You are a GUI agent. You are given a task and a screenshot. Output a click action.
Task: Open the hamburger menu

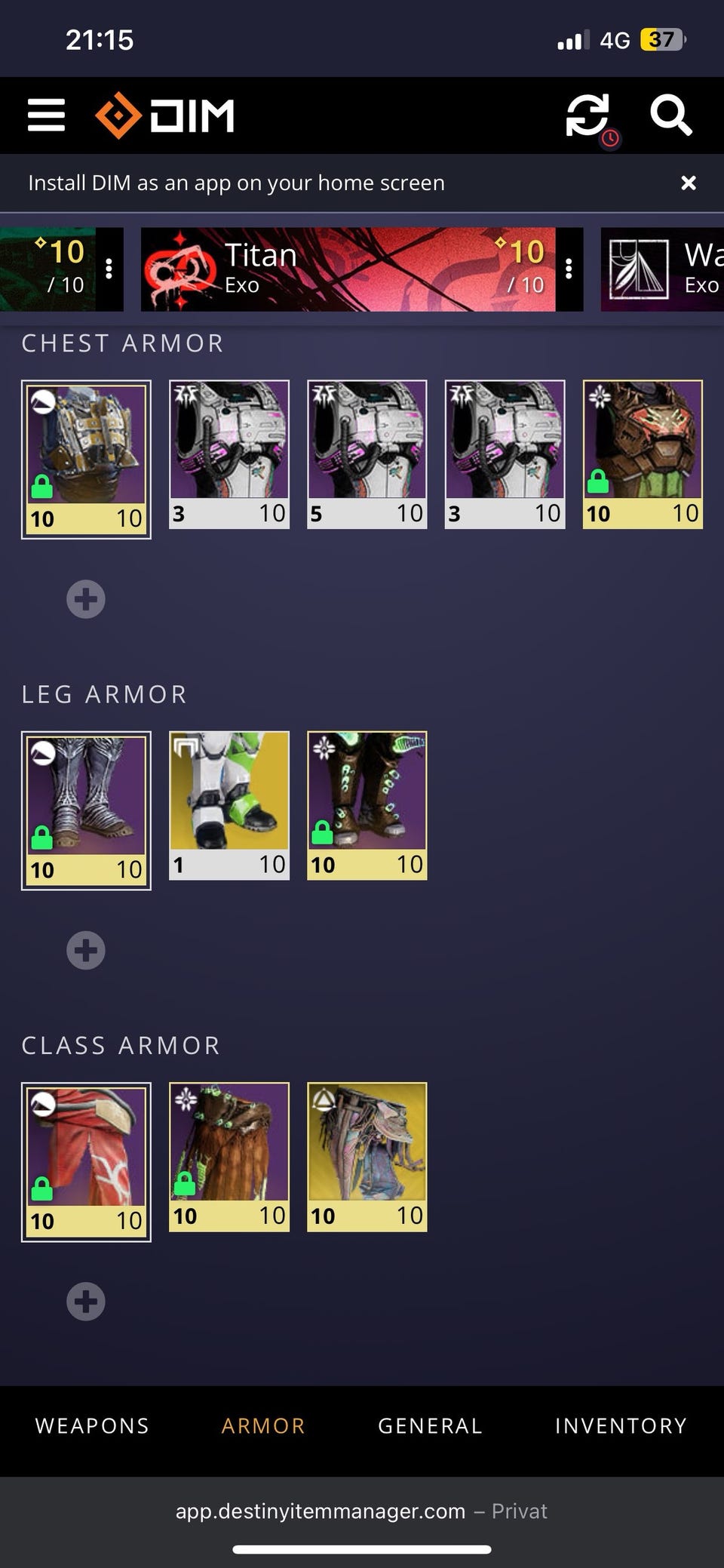46,115
